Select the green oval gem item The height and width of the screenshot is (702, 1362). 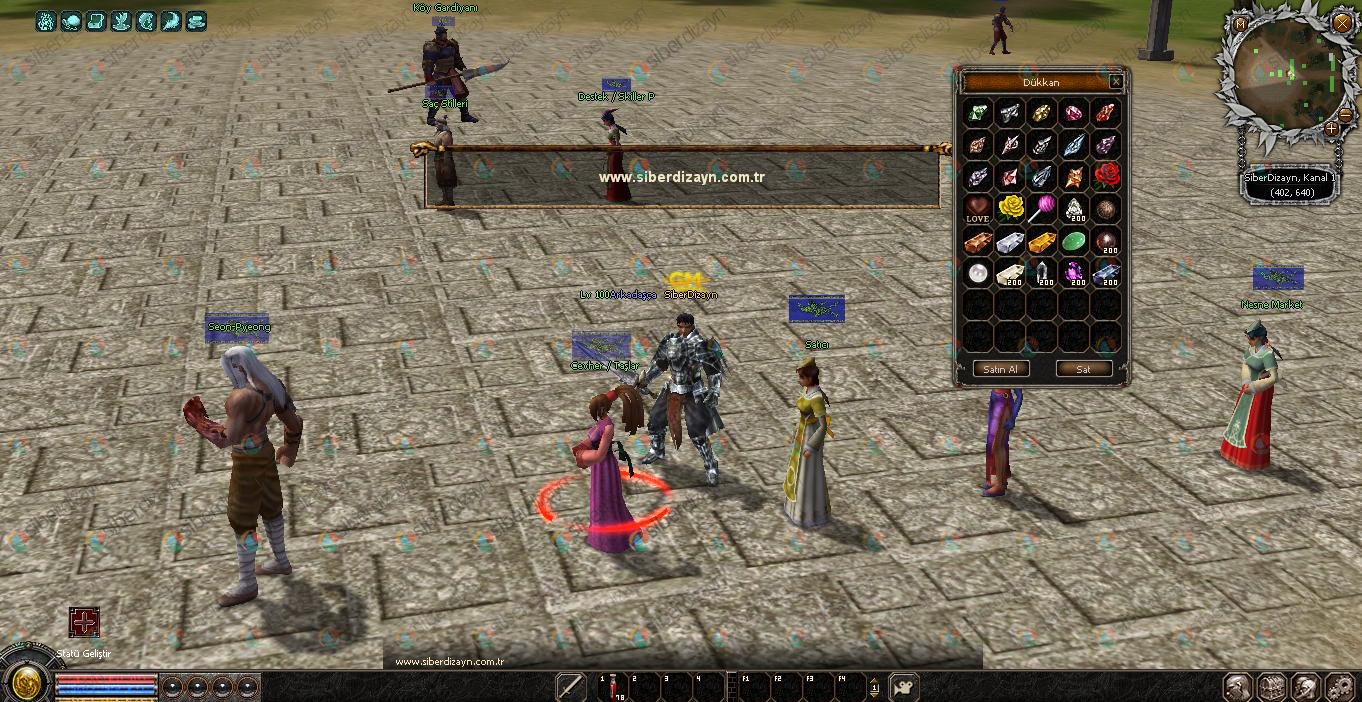coord(1073,241)
